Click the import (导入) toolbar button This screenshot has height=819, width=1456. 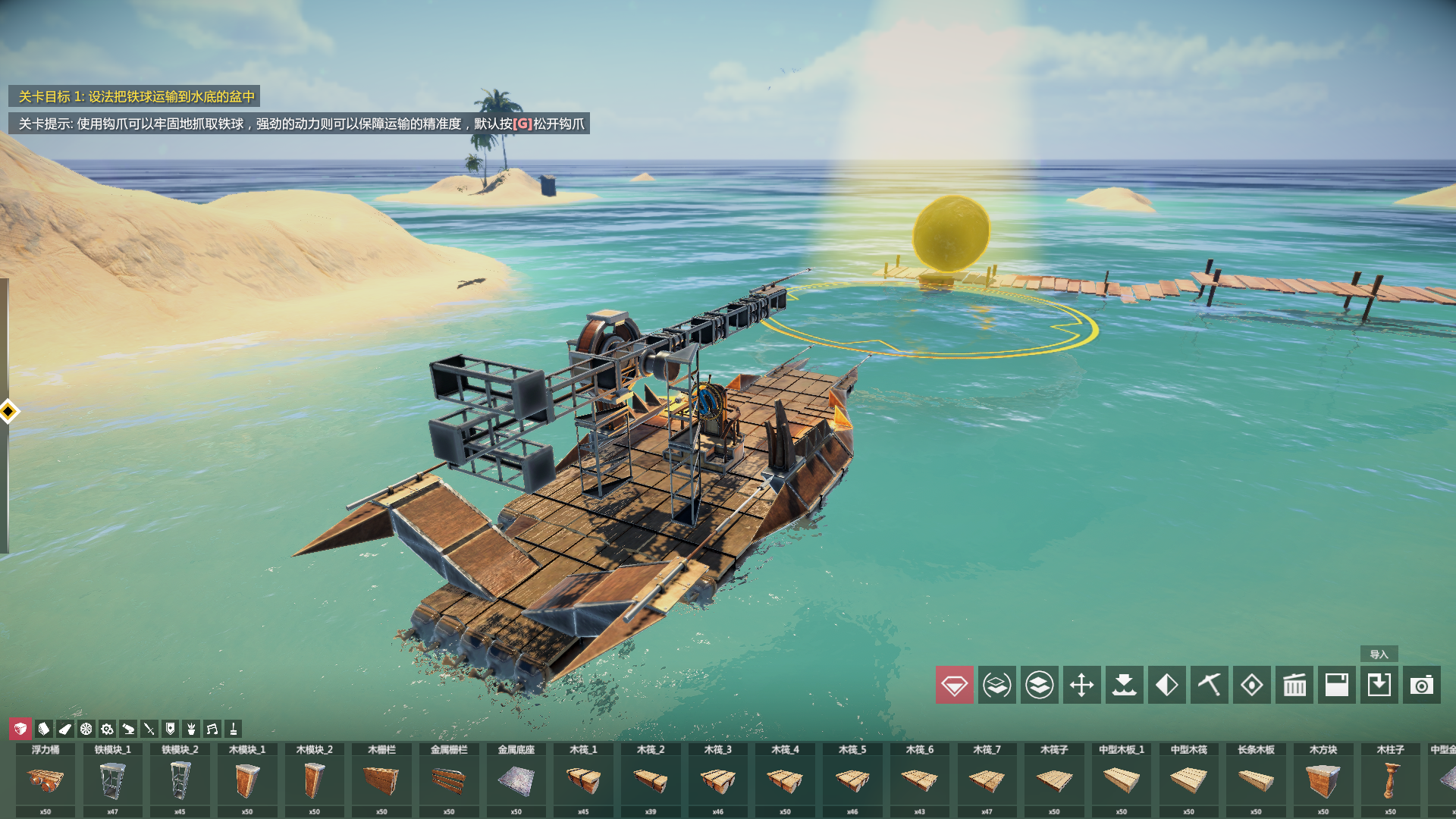coord(1379,685)
